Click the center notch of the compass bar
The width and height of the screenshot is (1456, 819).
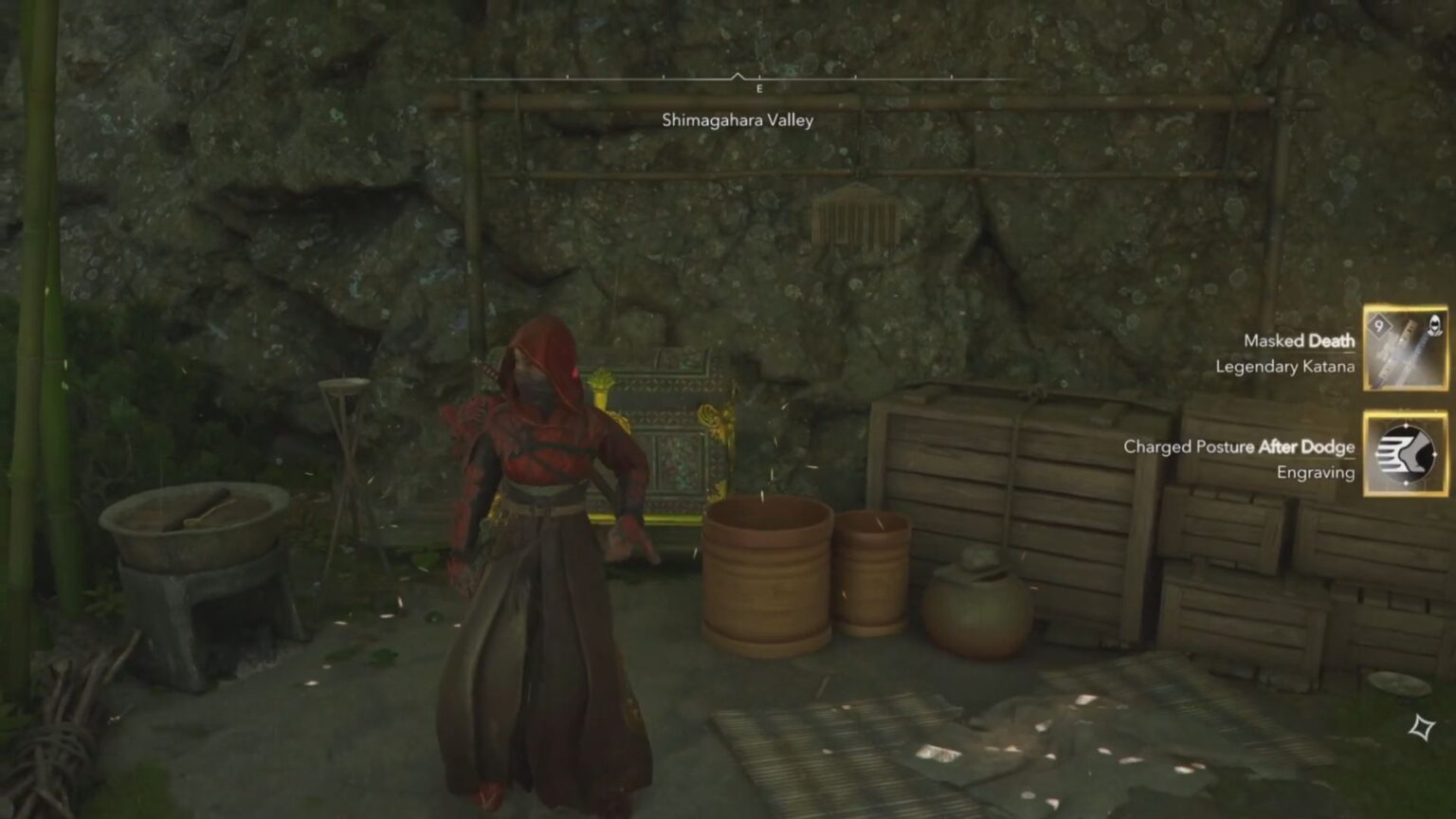737,74
